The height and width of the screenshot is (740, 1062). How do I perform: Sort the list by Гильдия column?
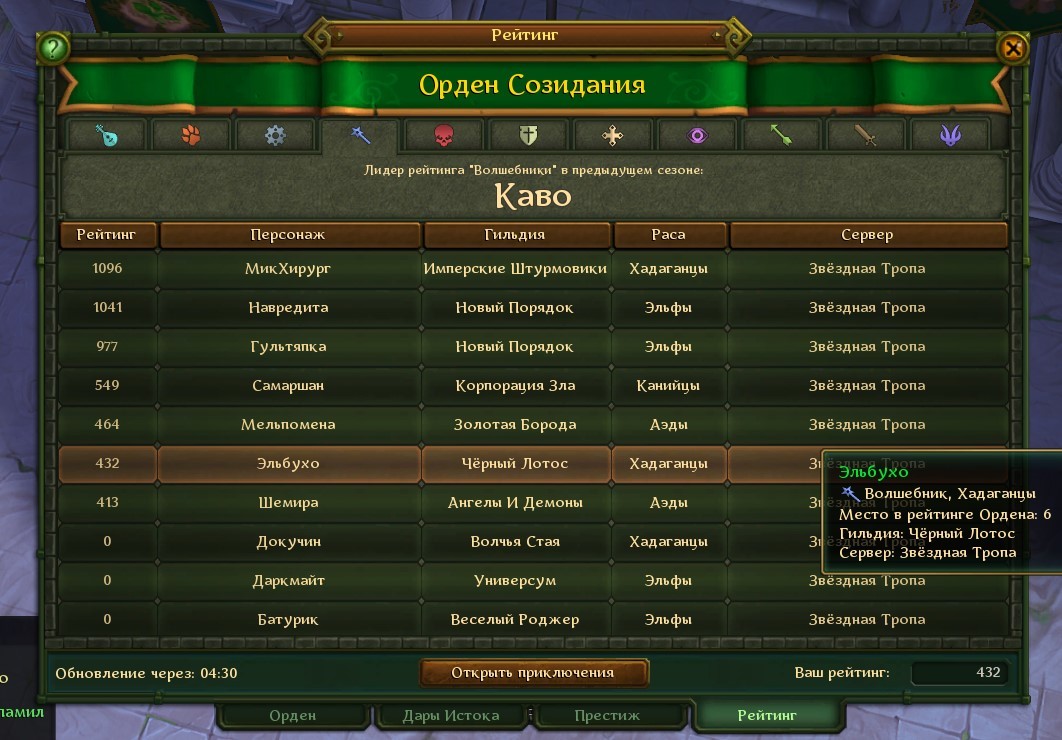pos(516,235)
